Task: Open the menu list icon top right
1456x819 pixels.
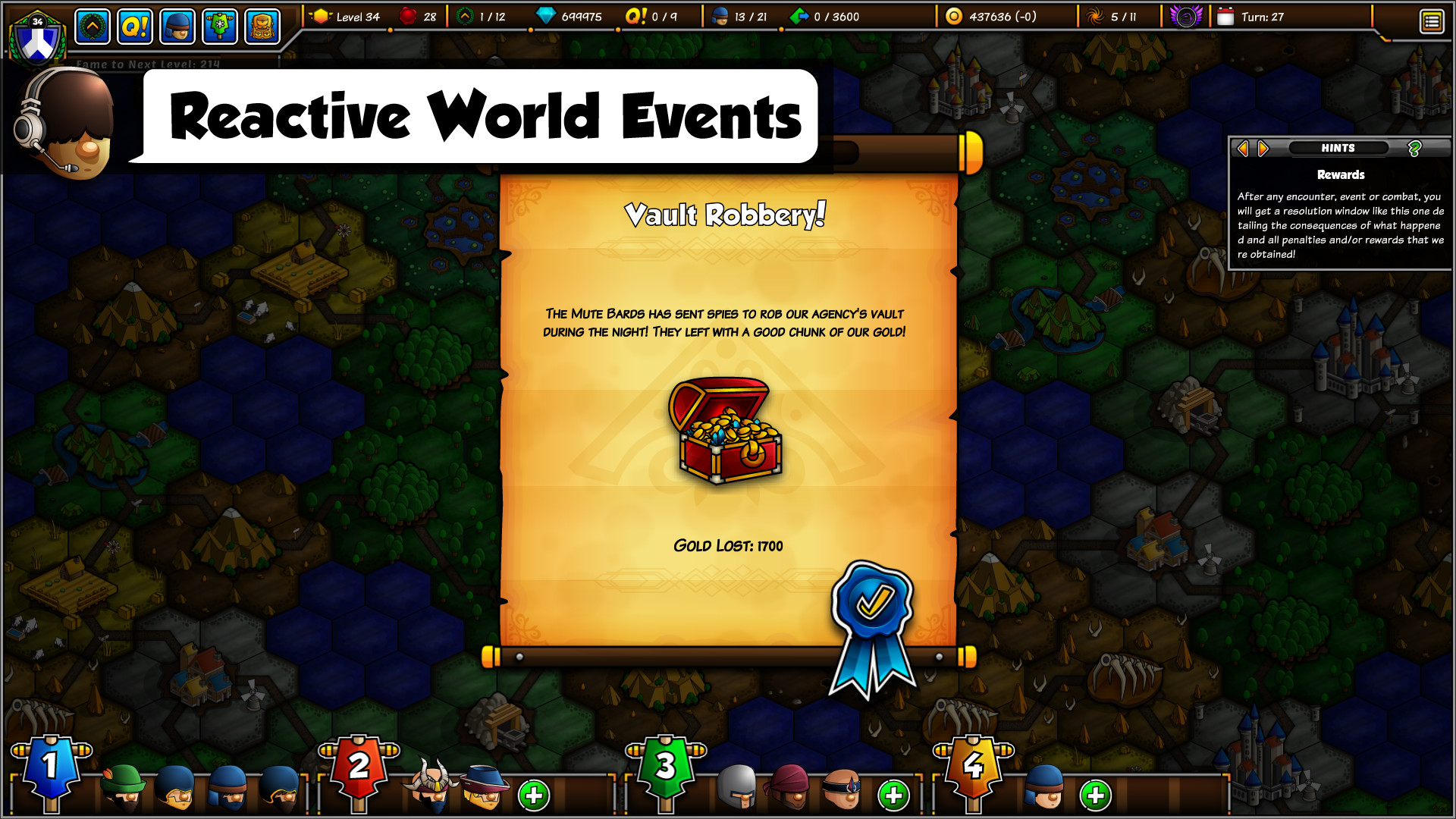Action: click(x=1432, y=20)
